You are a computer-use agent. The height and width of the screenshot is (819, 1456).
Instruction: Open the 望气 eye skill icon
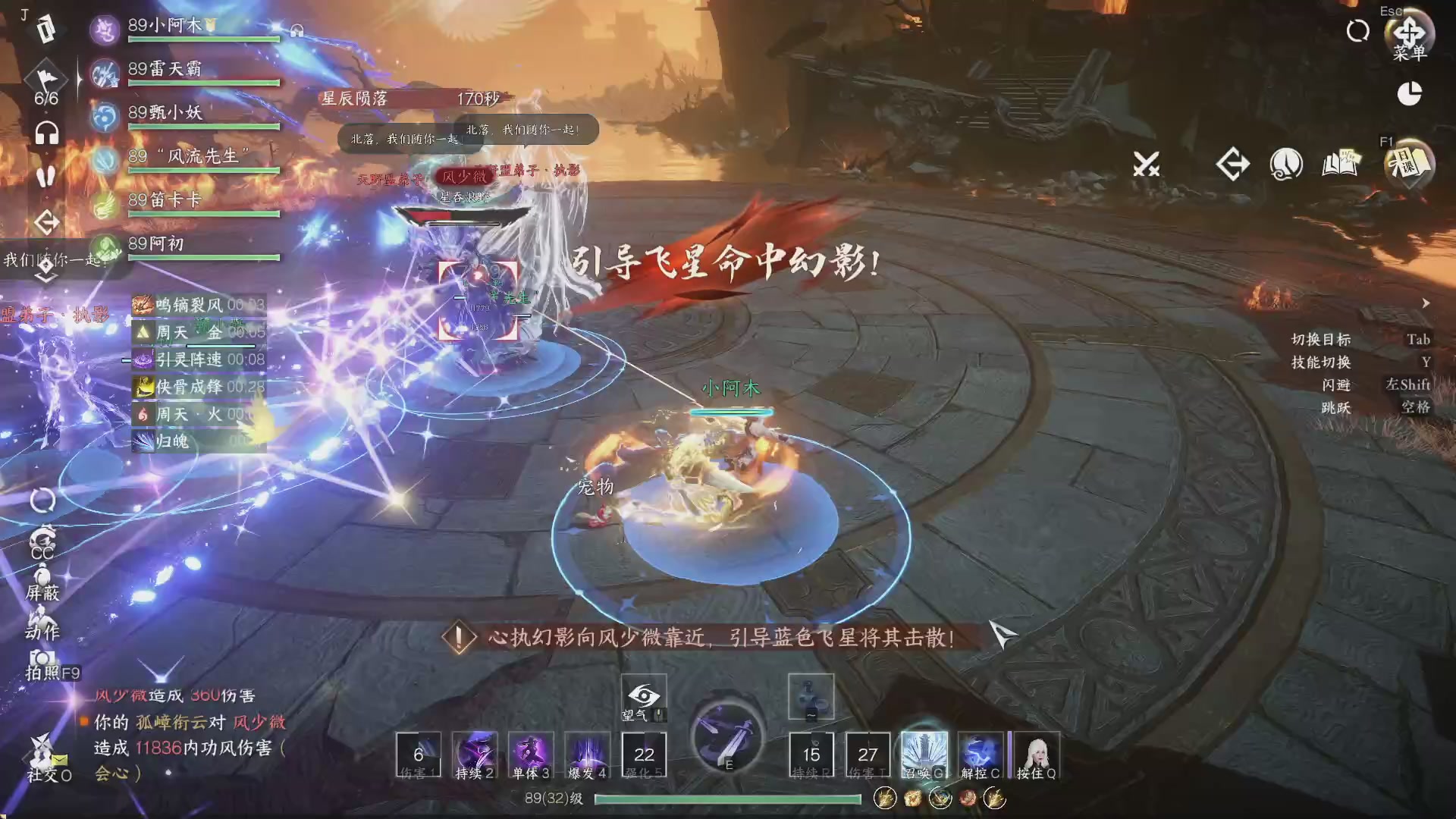pos(643,695)
